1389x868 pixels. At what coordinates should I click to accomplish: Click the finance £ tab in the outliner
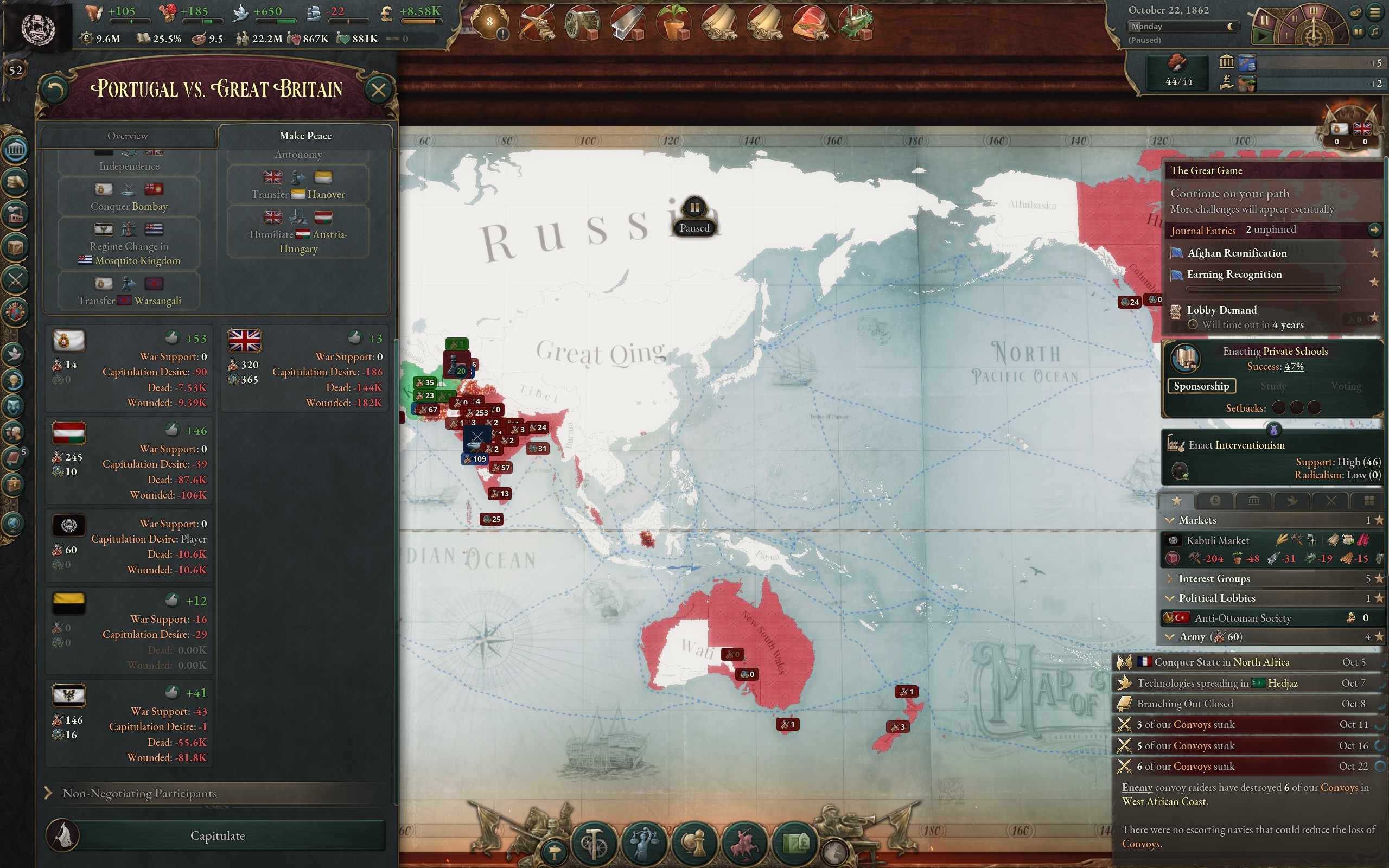pos(1217,500)
